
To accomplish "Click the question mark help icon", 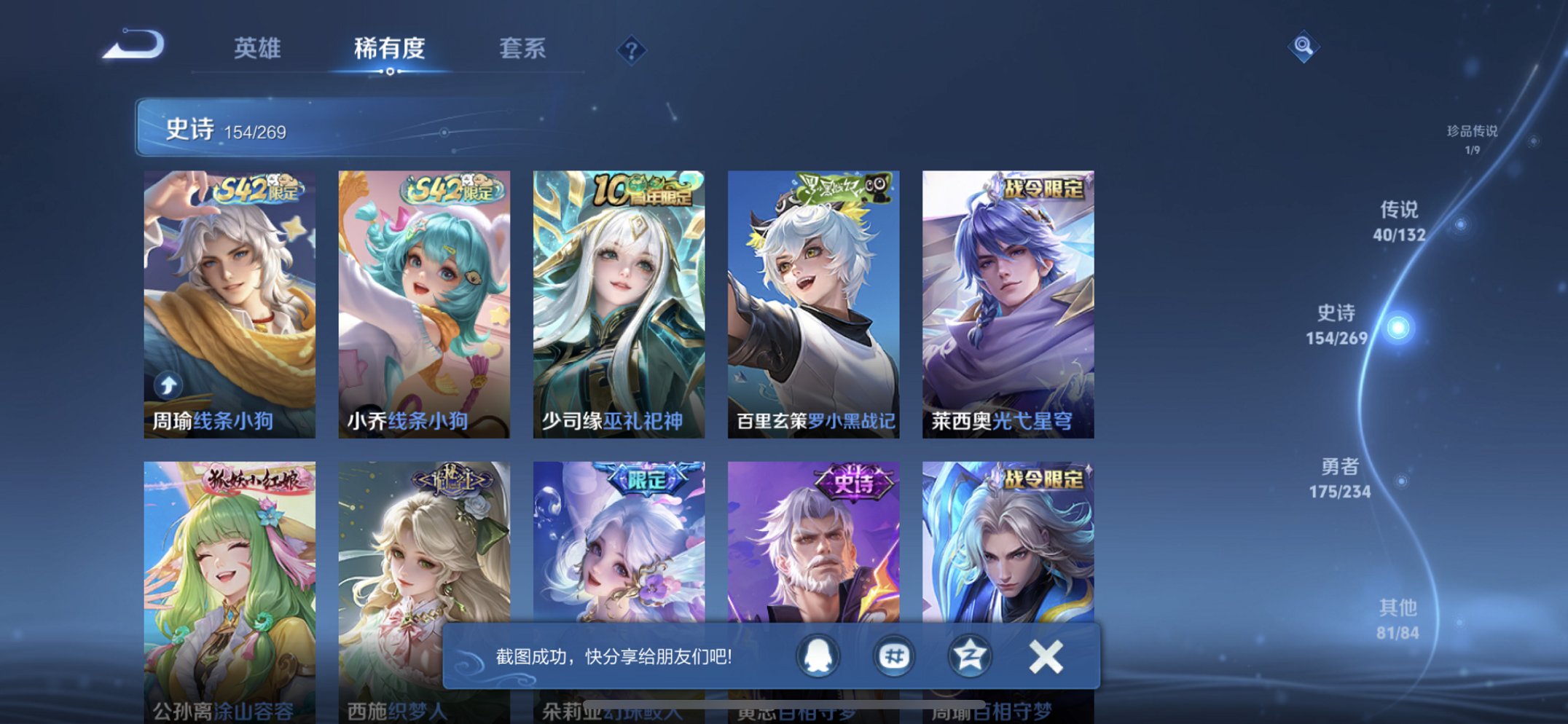I will click(x=633, y=50).
